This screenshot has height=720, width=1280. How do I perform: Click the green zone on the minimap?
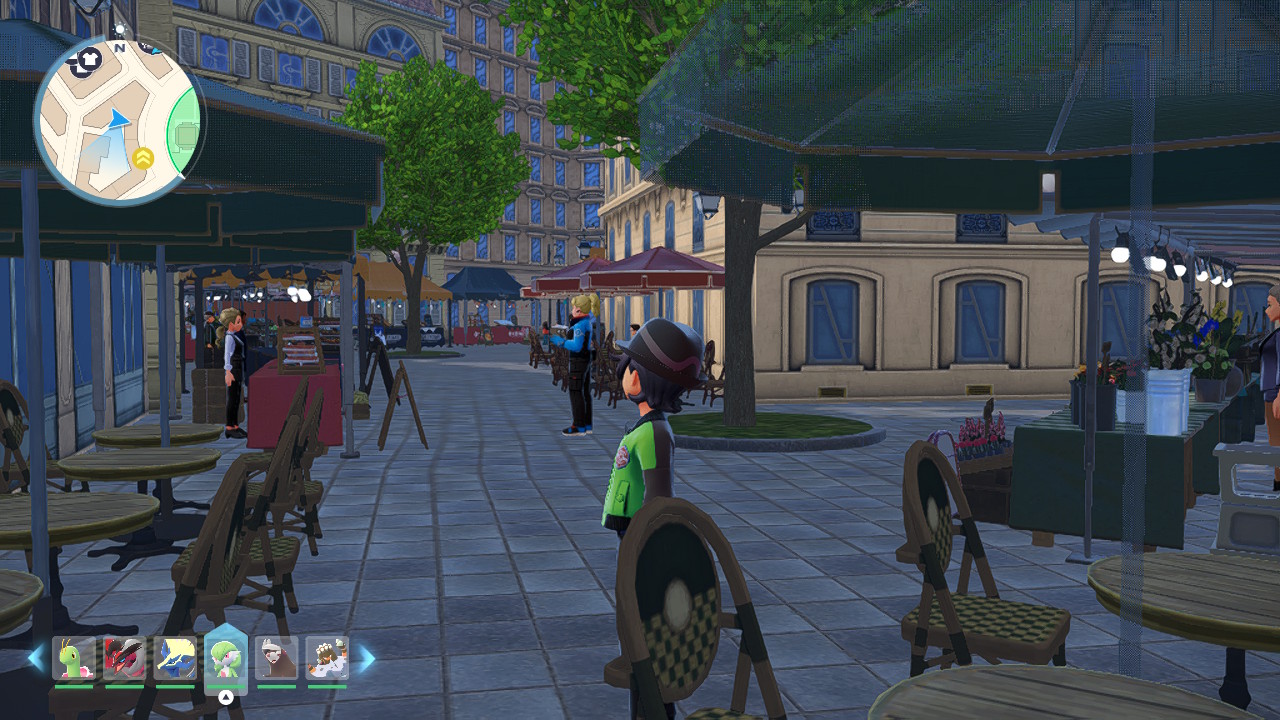tap(183, 134)
